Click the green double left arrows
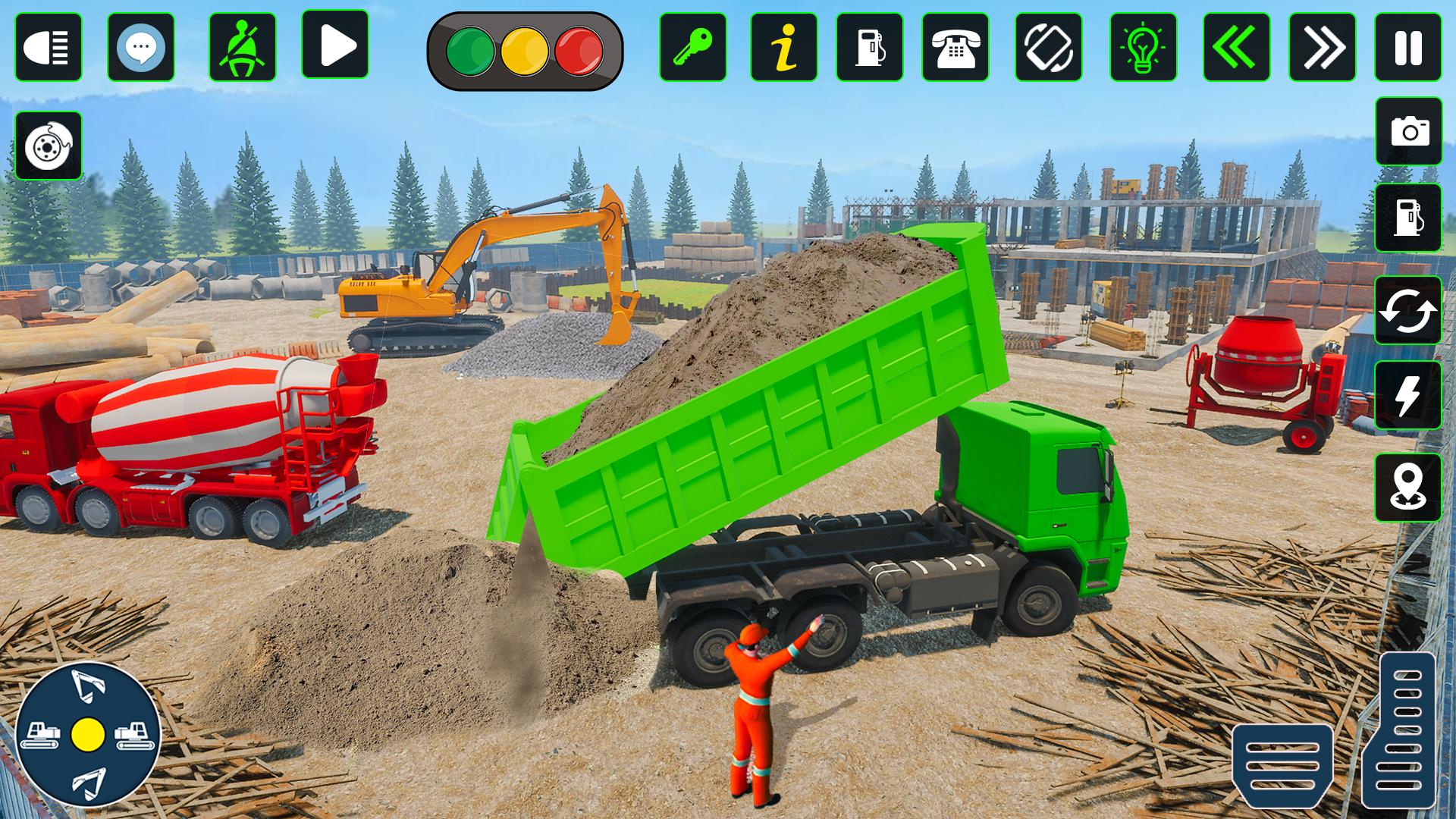 [x=1236, y=47]
